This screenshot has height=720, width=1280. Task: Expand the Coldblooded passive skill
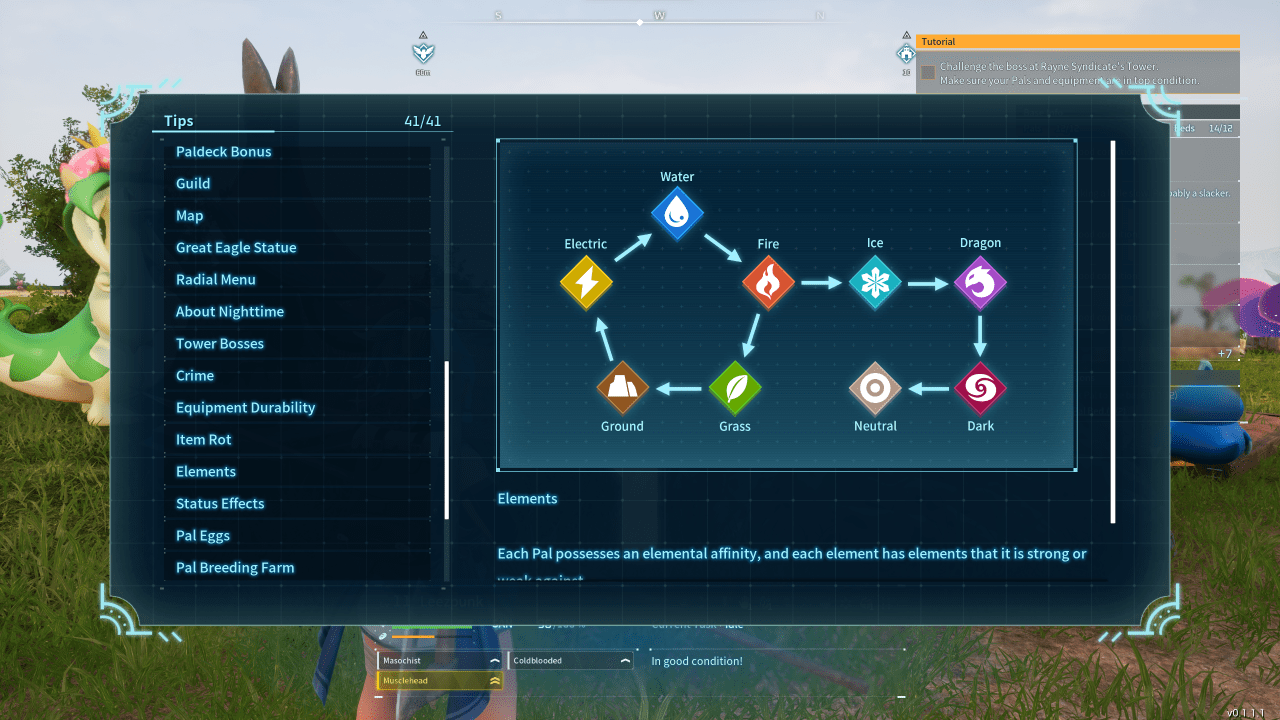click(625, 660)
